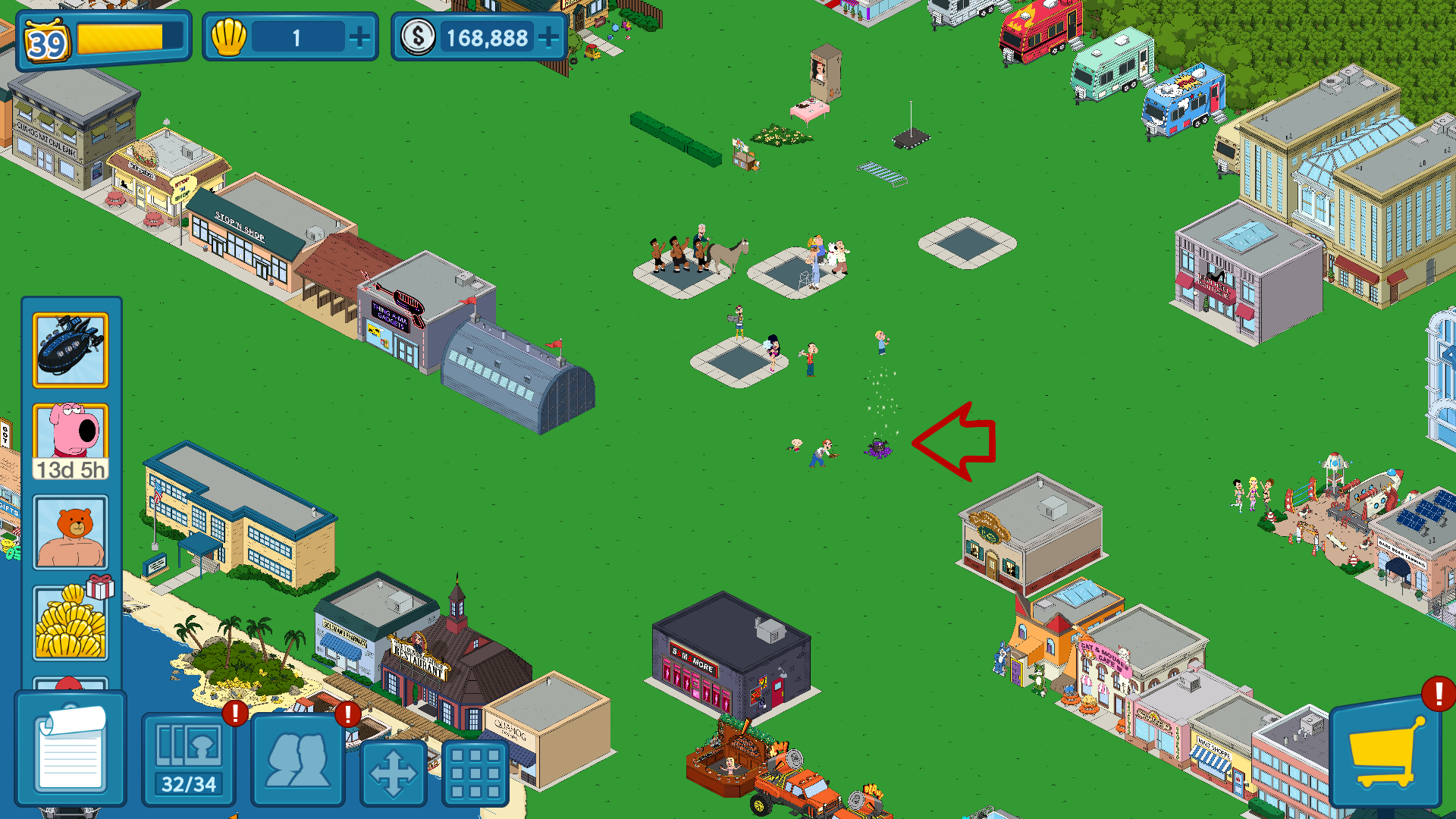Open the grid menu button
The width and height of the screenshot is (1456, 819).
coord(475,773)
